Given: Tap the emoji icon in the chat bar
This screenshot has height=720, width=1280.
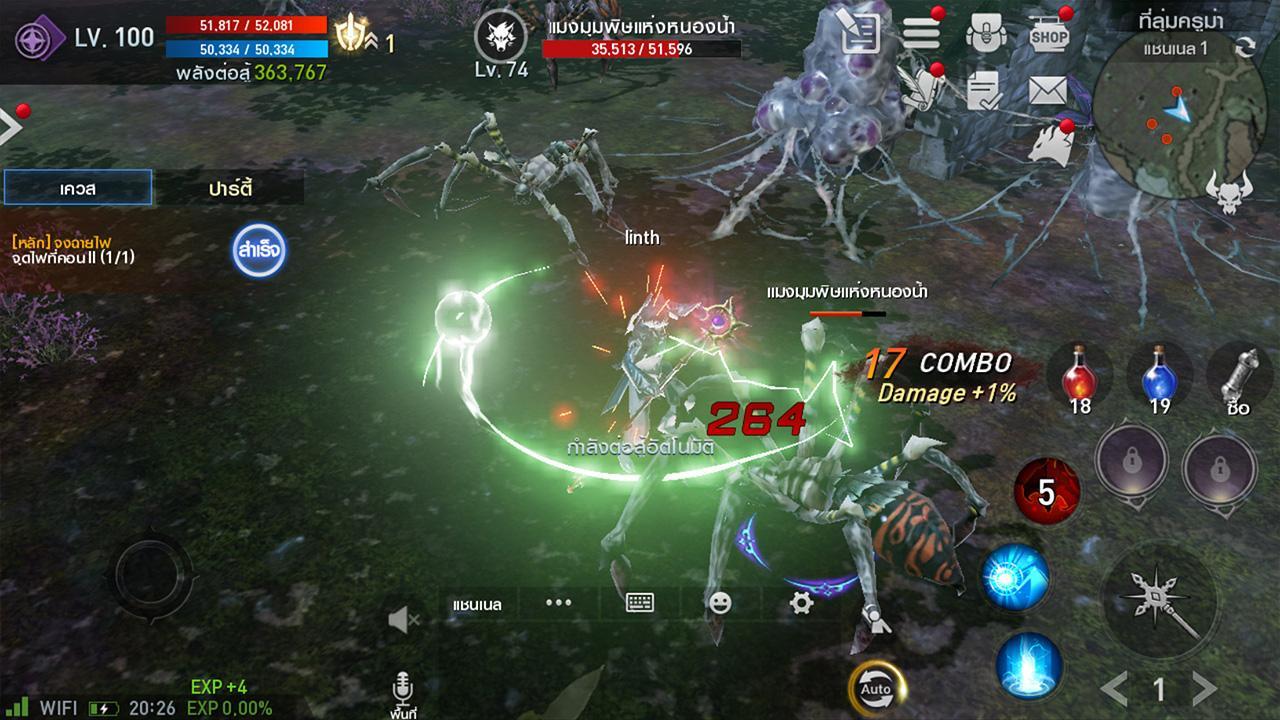Looking at the screenshot, I should coord(722,603).
